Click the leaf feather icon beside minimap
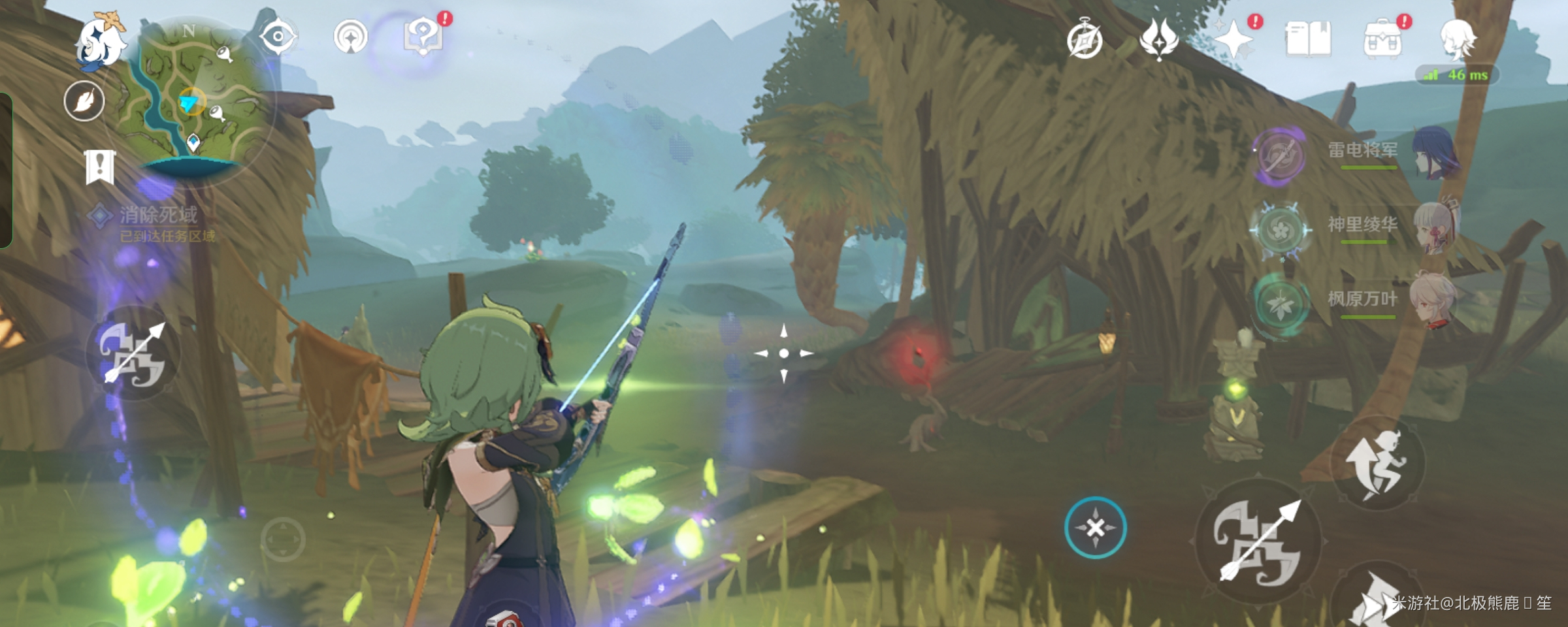This screenshot has width=1568, height=627. point(84,101)
